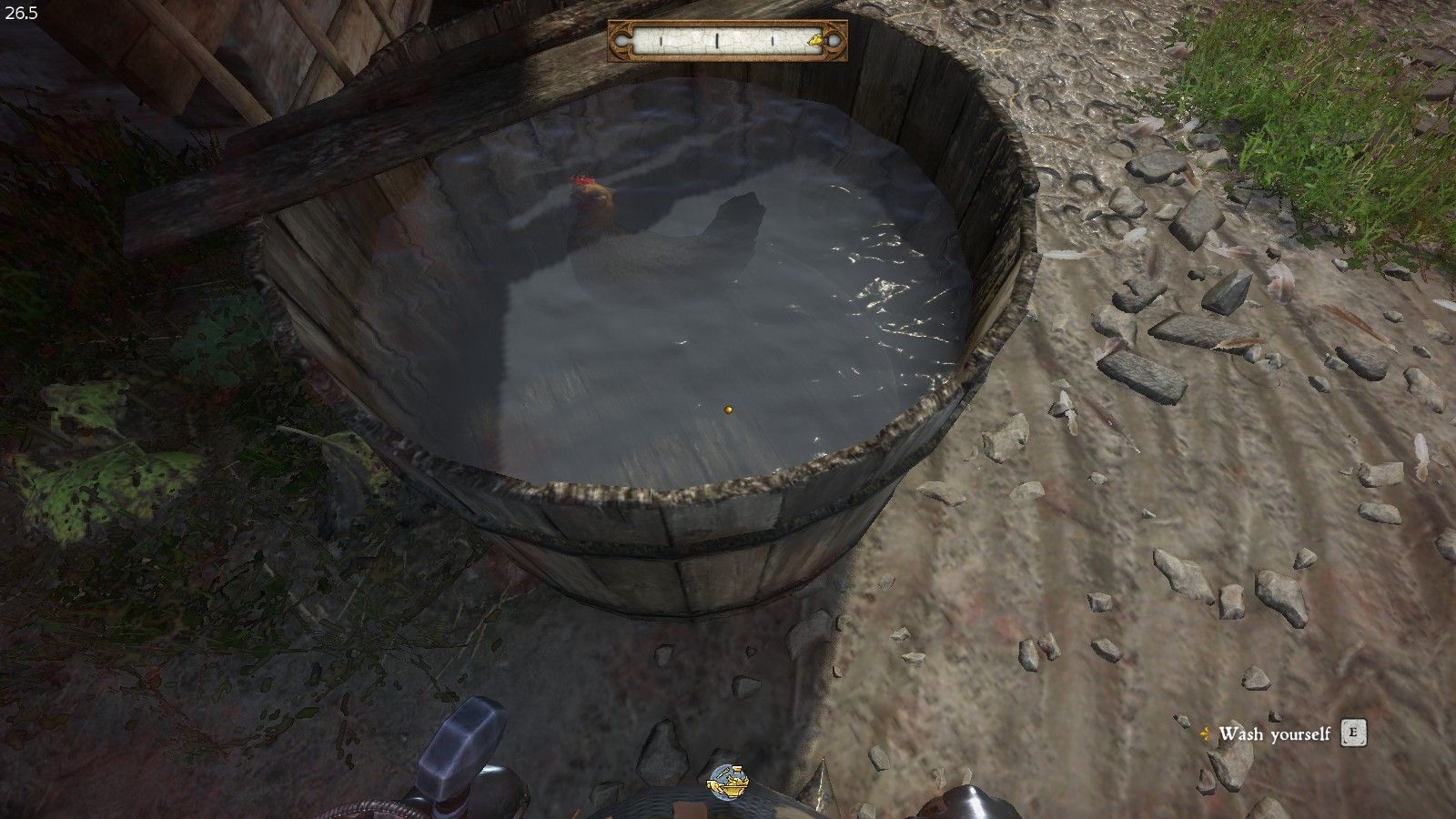Click the chicken's red comb above the water
Image resolution: width=1456 pixels, height=819 pixels.
581,181
